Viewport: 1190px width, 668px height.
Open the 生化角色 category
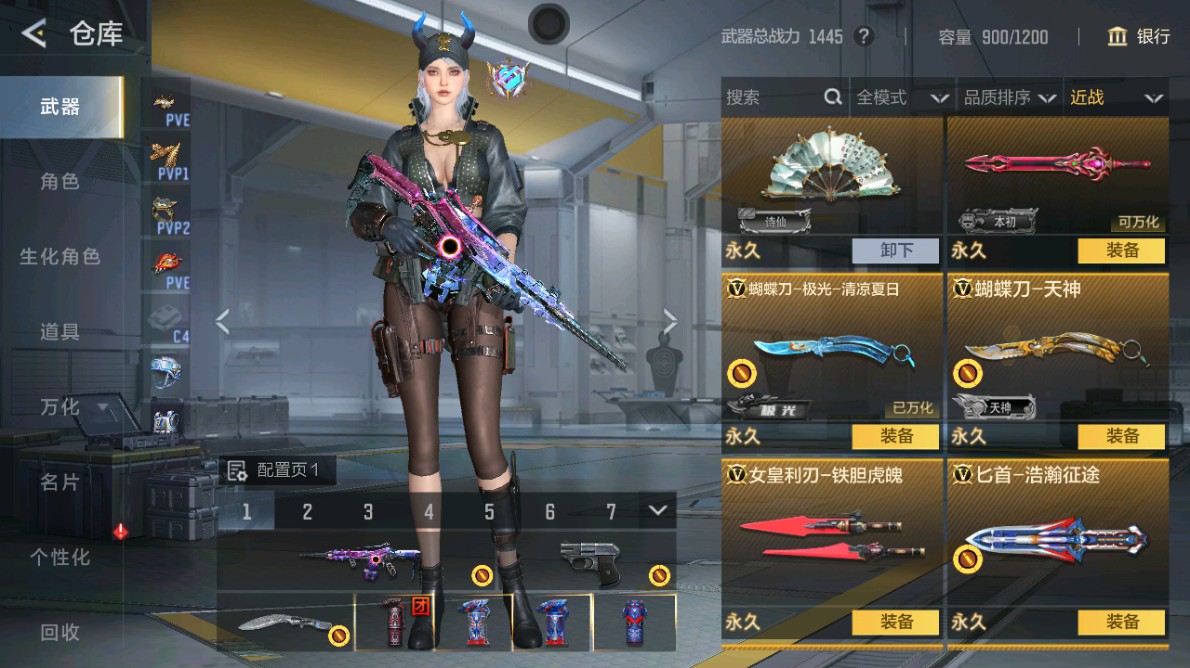pyautogui.click(x=60, y=256)
